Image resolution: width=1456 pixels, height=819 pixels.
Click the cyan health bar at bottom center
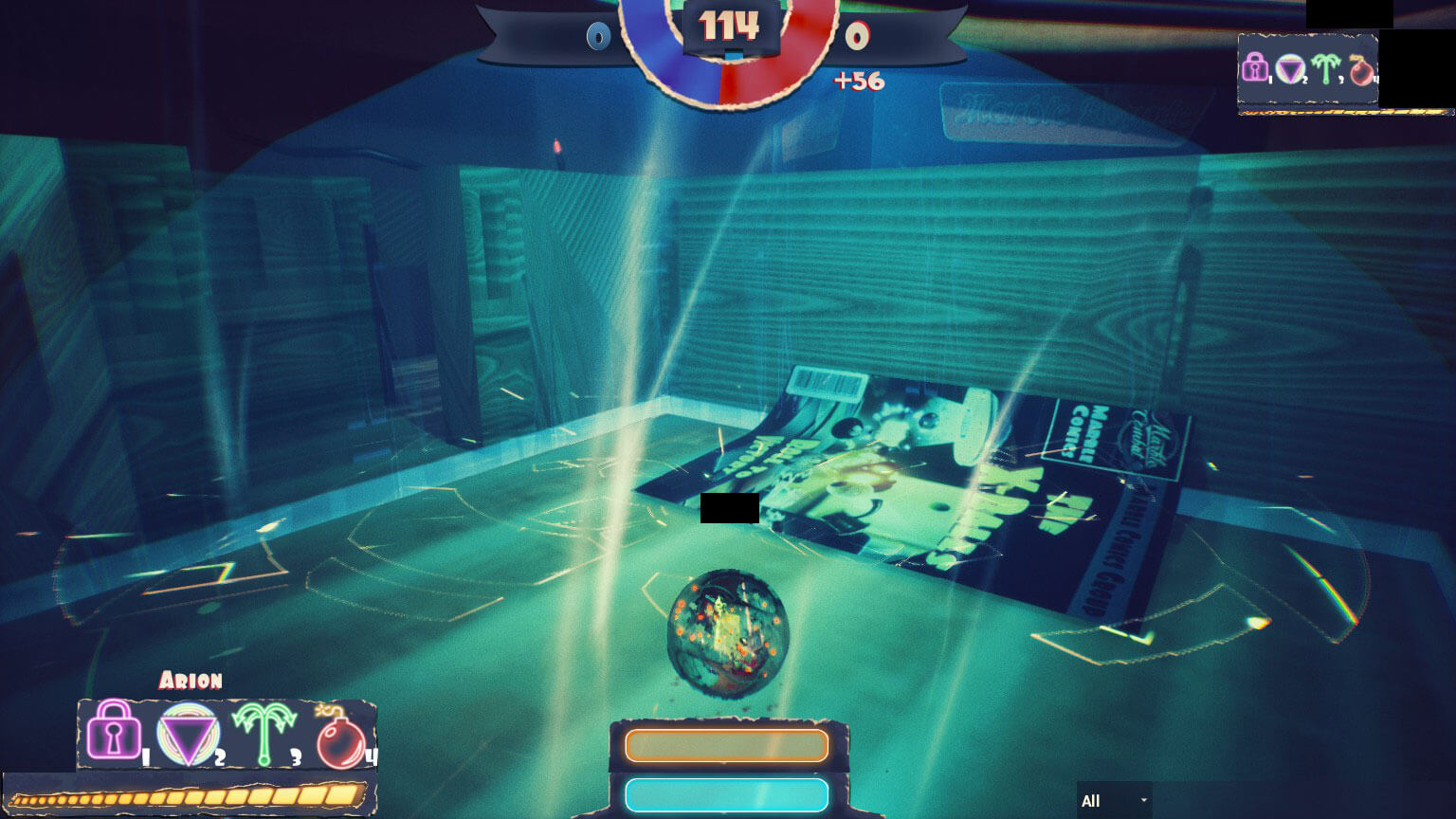(726, 794)
